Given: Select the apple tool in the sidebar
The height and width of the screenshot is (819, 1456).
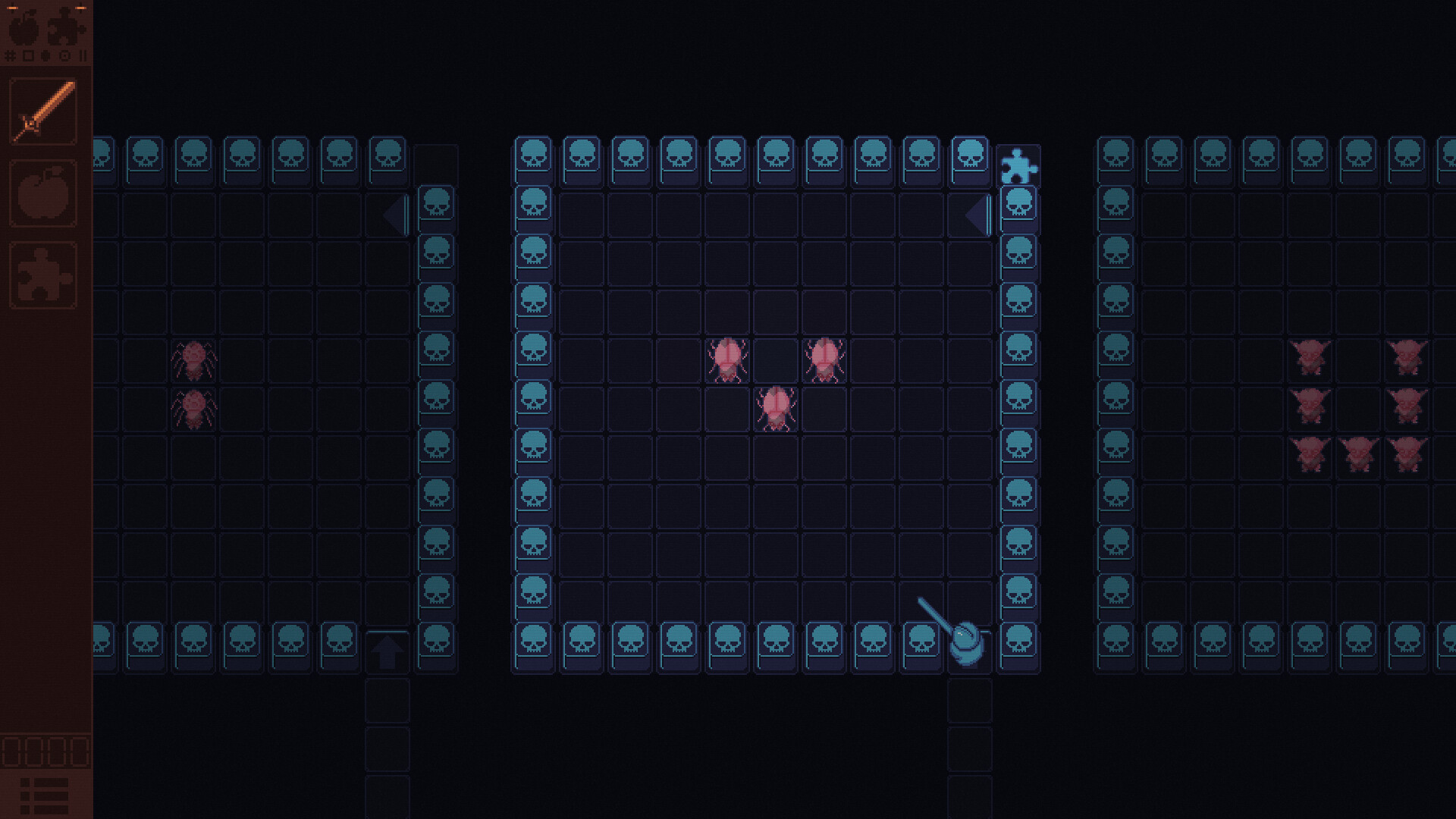Looking at the screenshot, I should (44, 192).
